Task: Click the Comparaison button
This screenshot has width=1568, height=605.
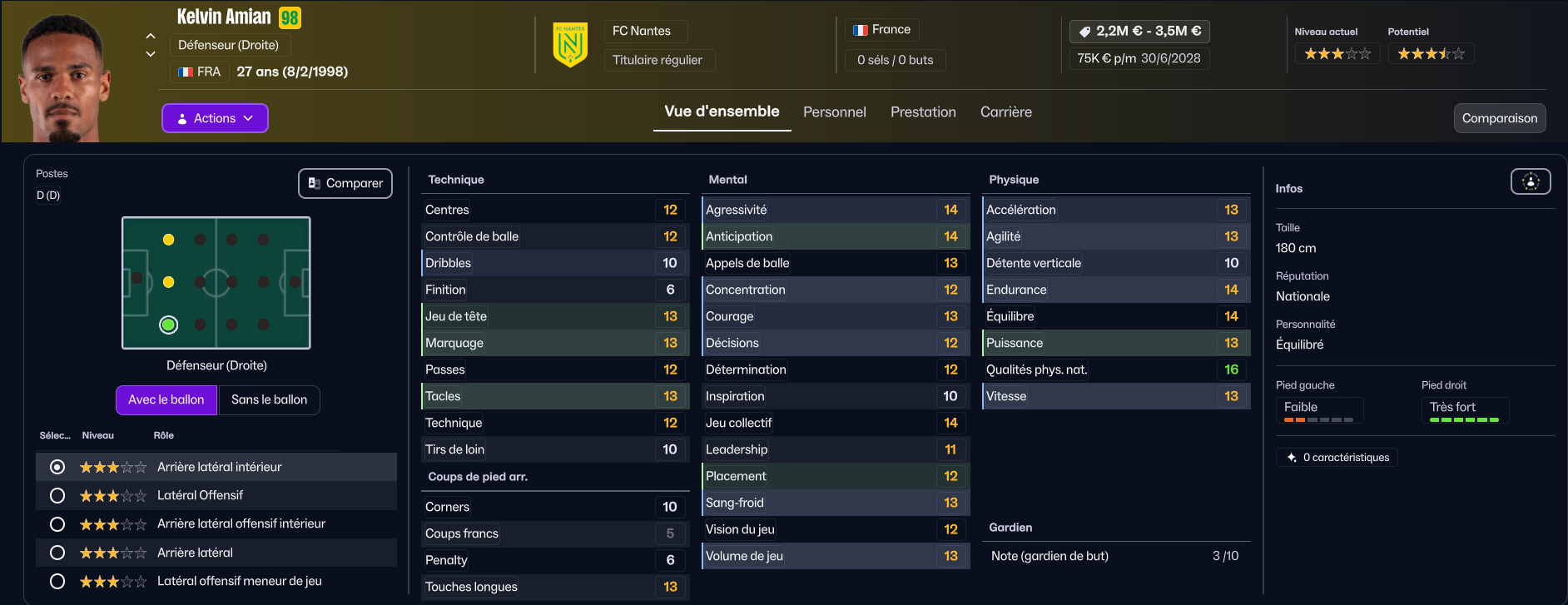Action: click(x=1499, y=118)
